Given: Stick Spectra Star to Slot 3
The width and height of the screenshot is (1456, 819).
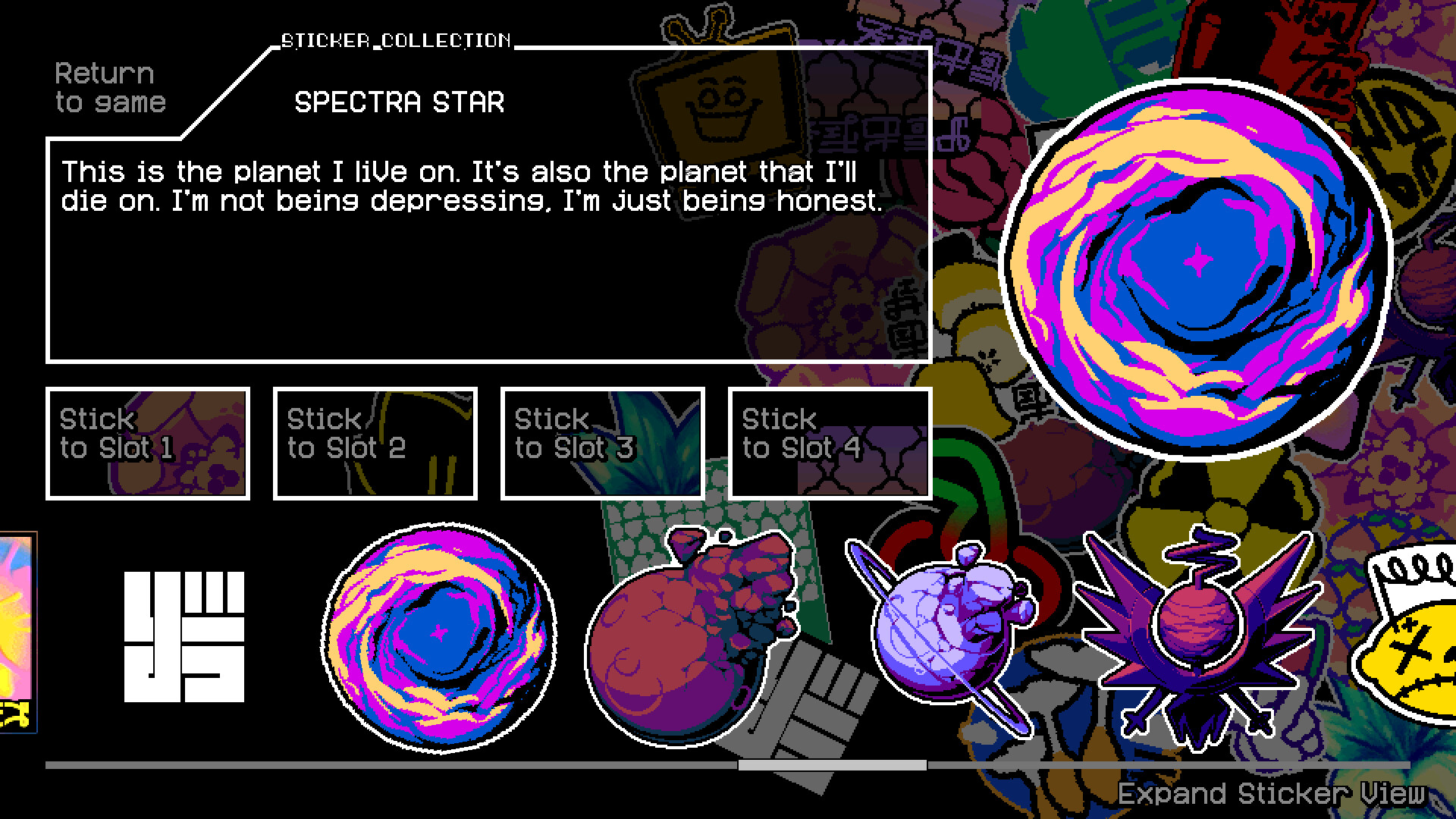Looking at the screenshot, I should 601,444.
